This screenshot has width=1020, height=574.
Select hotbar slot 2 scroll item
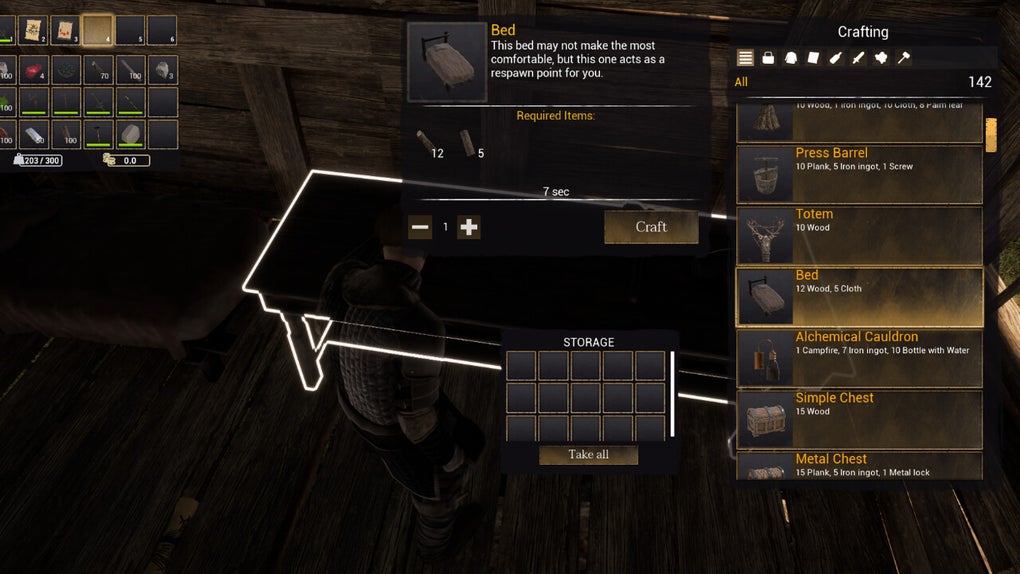[x=34, y=30]
